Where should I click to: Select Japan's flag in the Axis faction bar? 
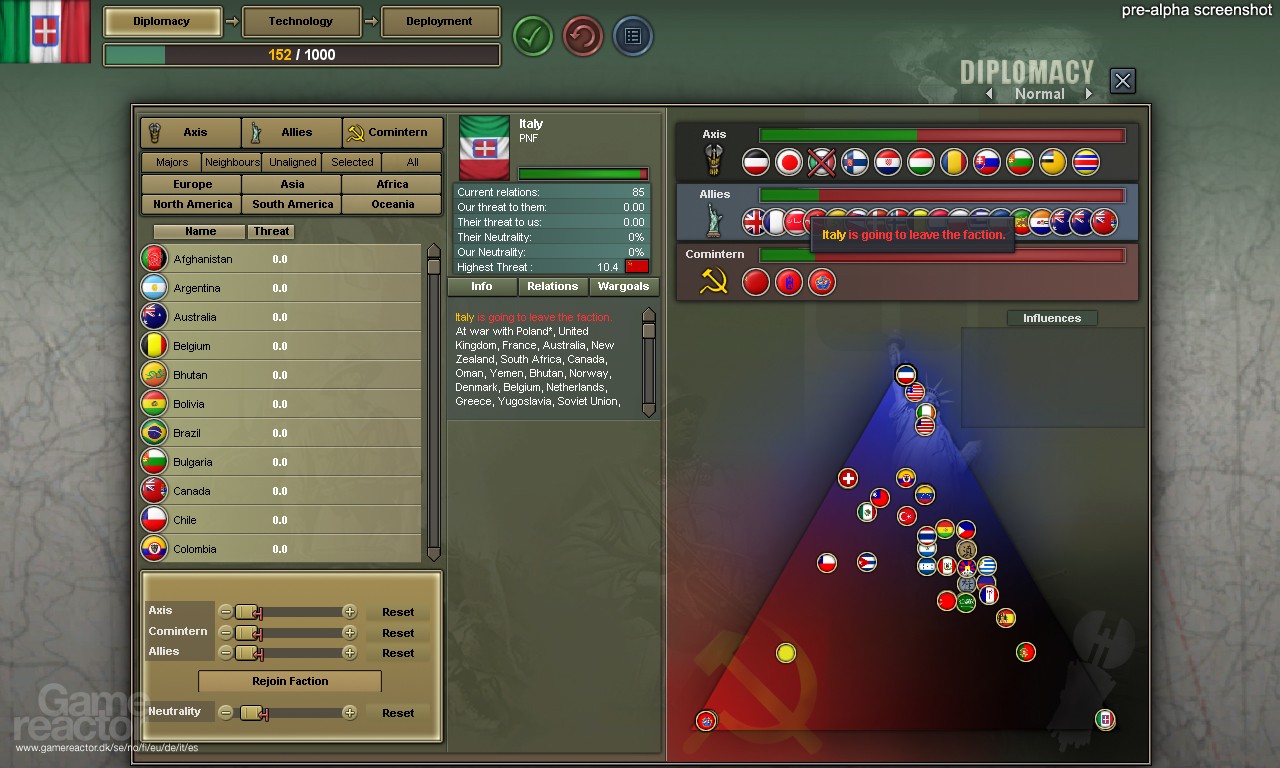789,162
